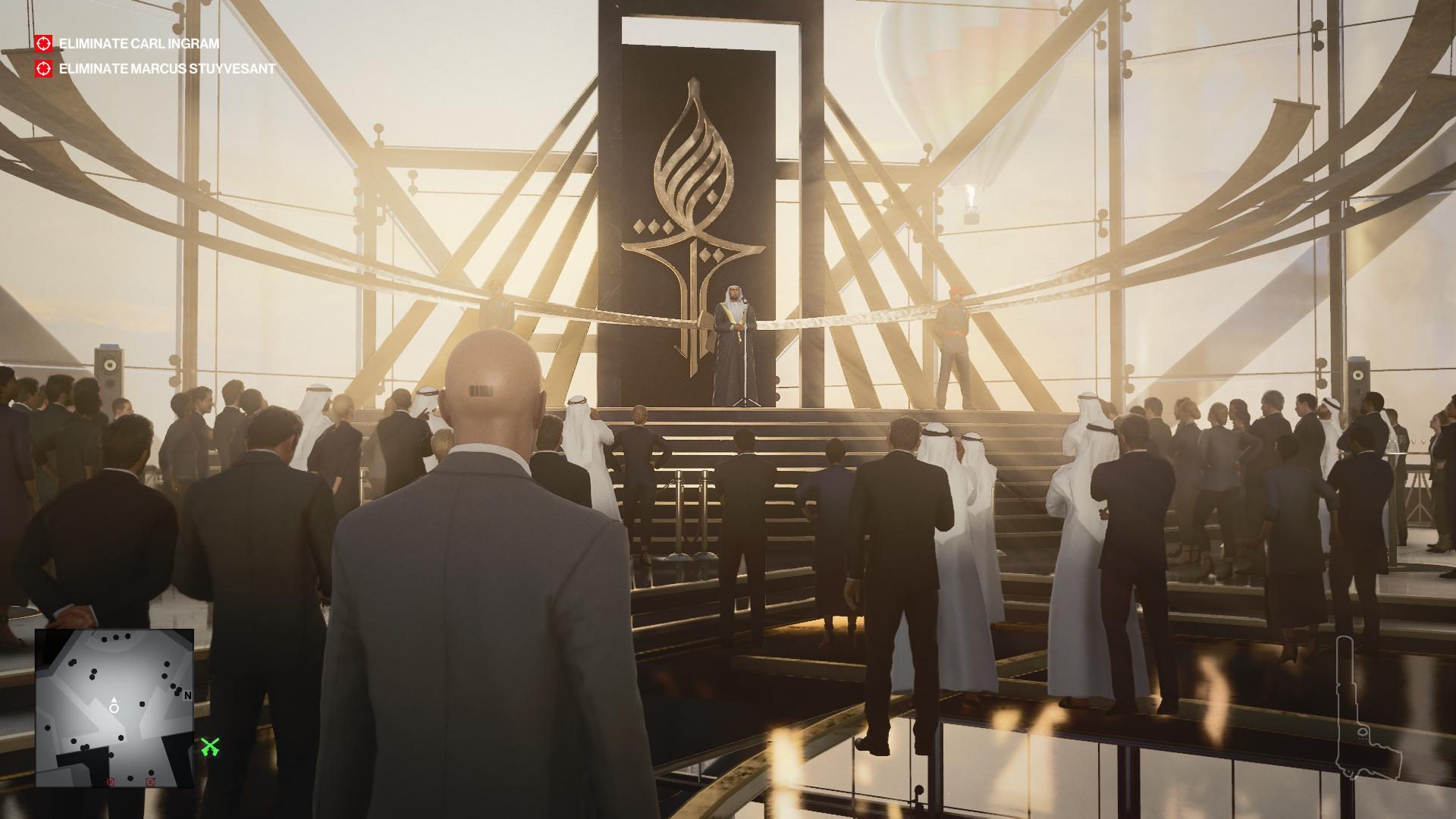Click a black NPC dot near the minimap center
Screen dimensions: 1456x819
pyautogui.click(x=142, y=704)
